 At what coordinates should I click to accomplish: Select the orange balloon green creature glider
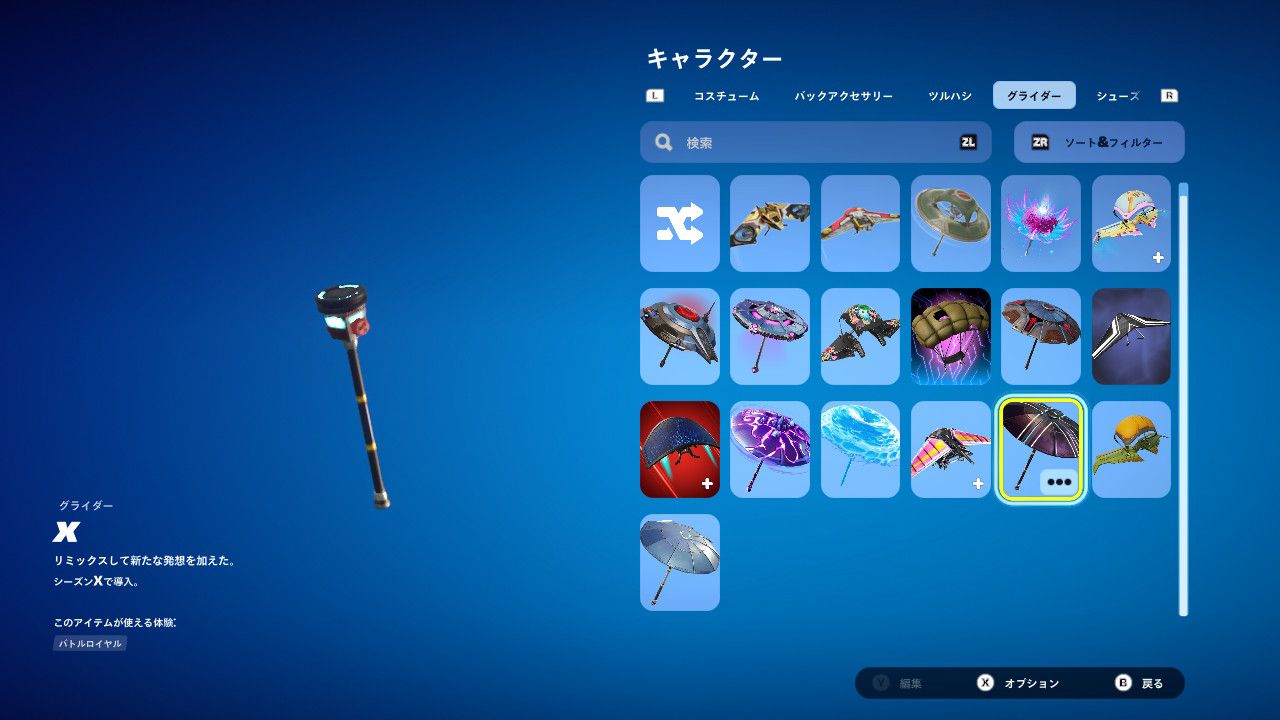1131,449
